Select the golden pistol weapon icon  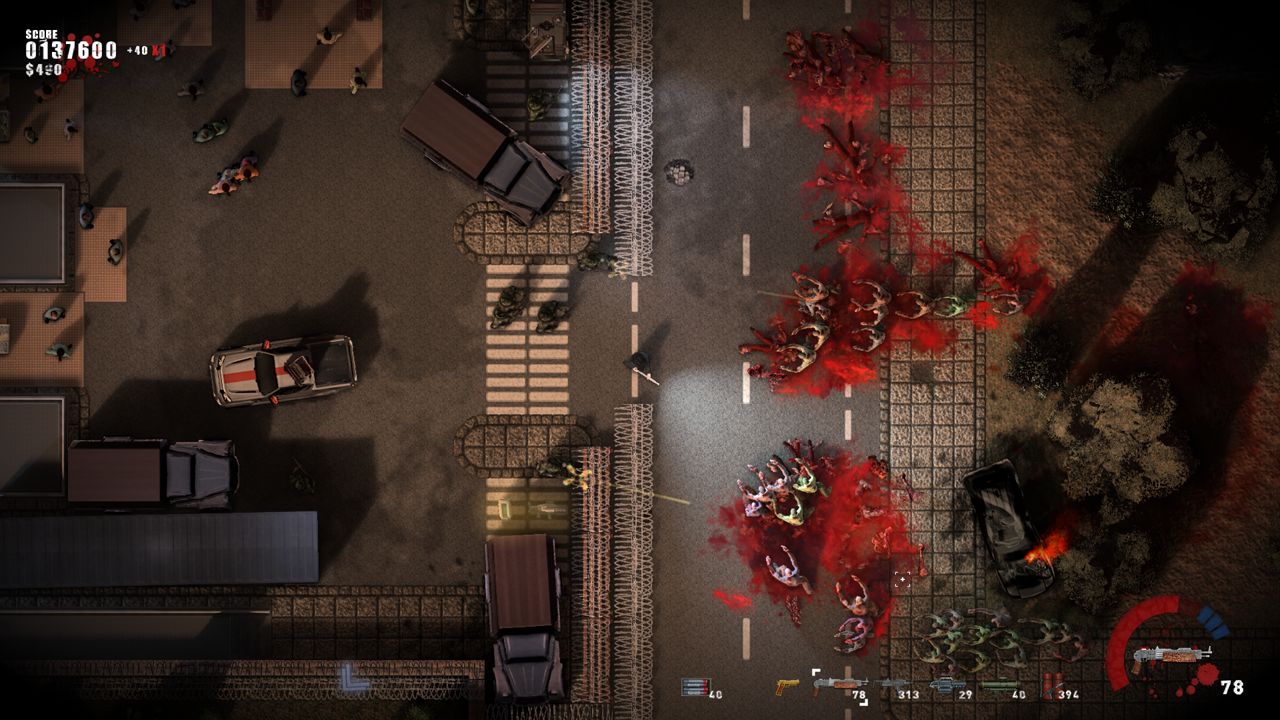[x=788, y=685]
